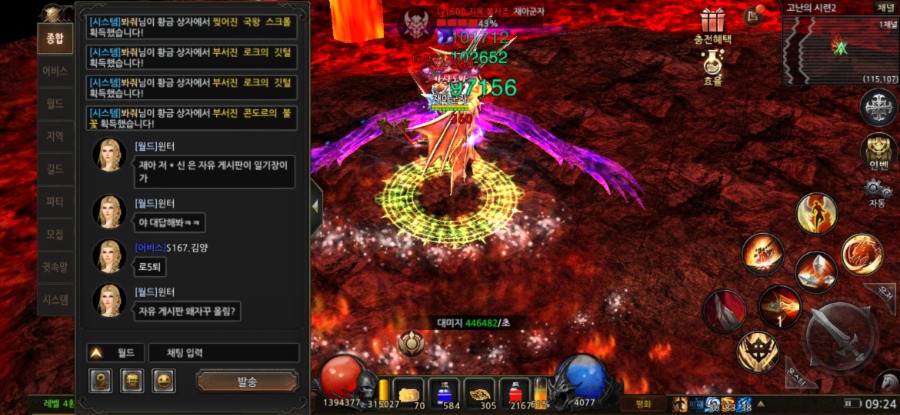Open the 이벤 event menu icon

[x=879, y=150]
